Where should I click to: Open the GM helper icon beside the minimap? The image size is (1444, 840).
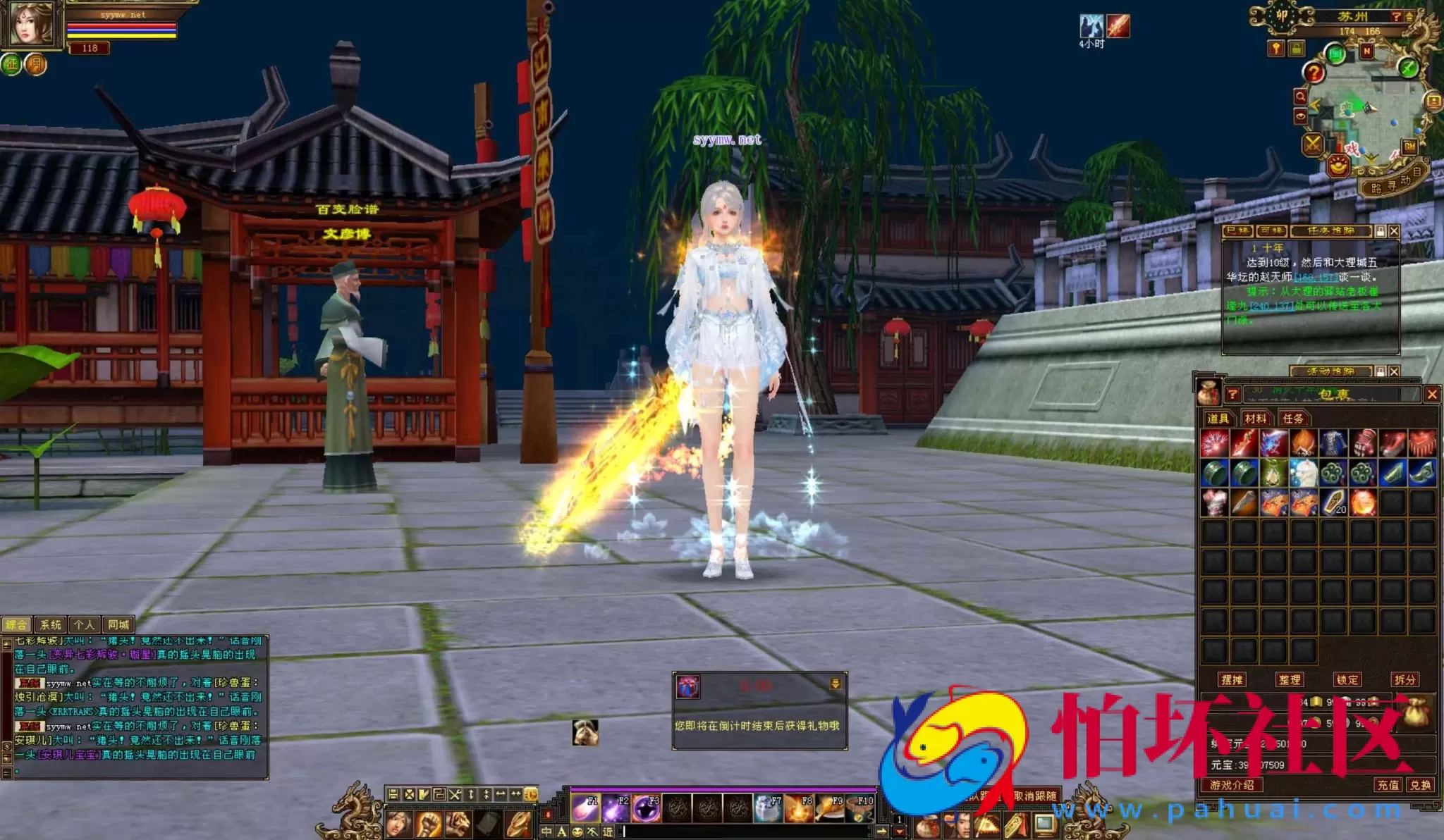tap(1409, 147)
